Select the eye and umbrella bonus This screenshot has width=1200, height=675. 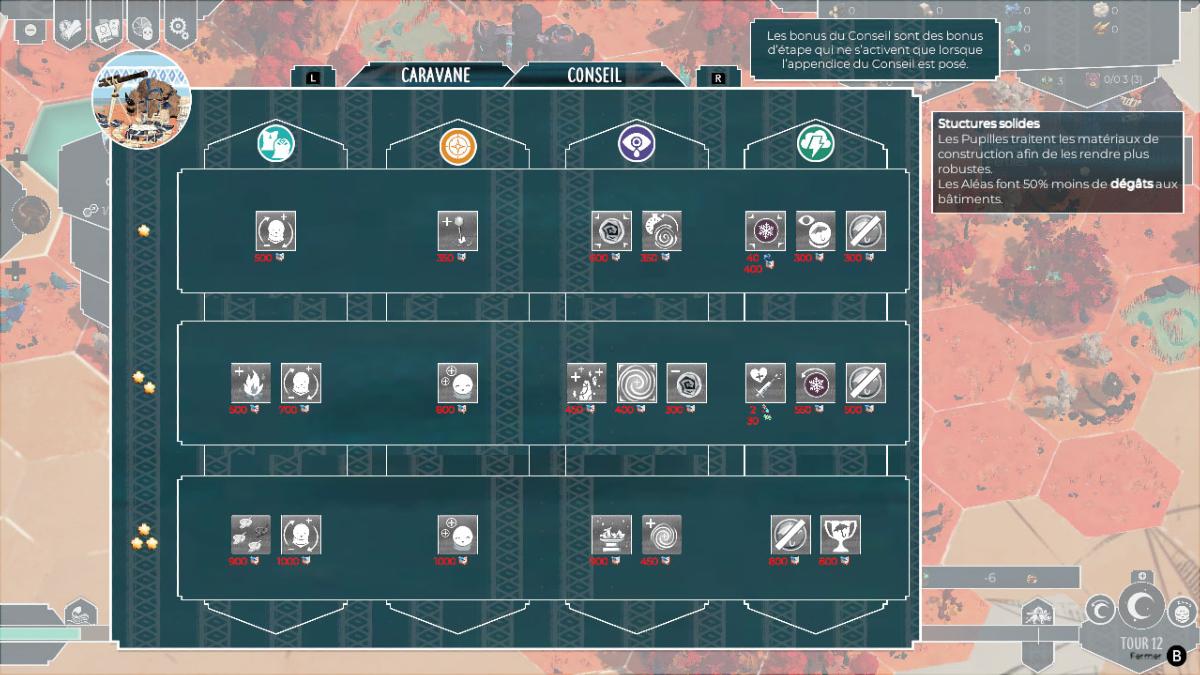pyautogui.click(x=815, y=231)
